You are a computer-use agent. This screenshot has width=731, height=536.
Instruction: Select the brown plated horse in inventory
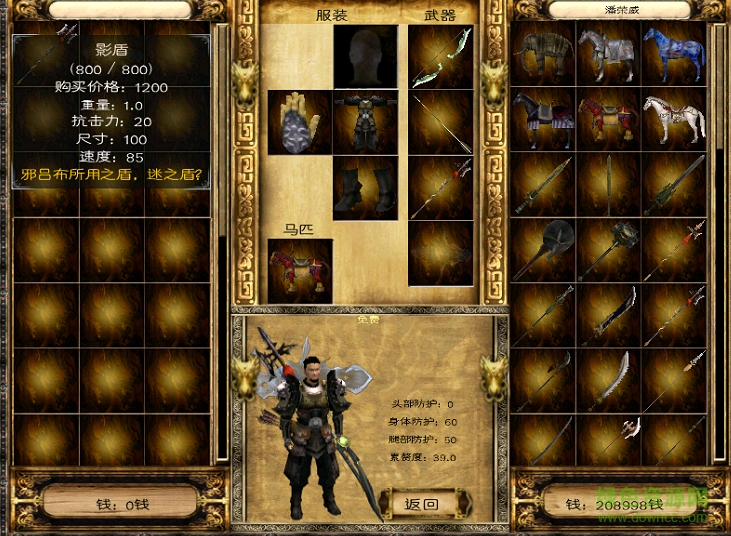click(543, 53)
